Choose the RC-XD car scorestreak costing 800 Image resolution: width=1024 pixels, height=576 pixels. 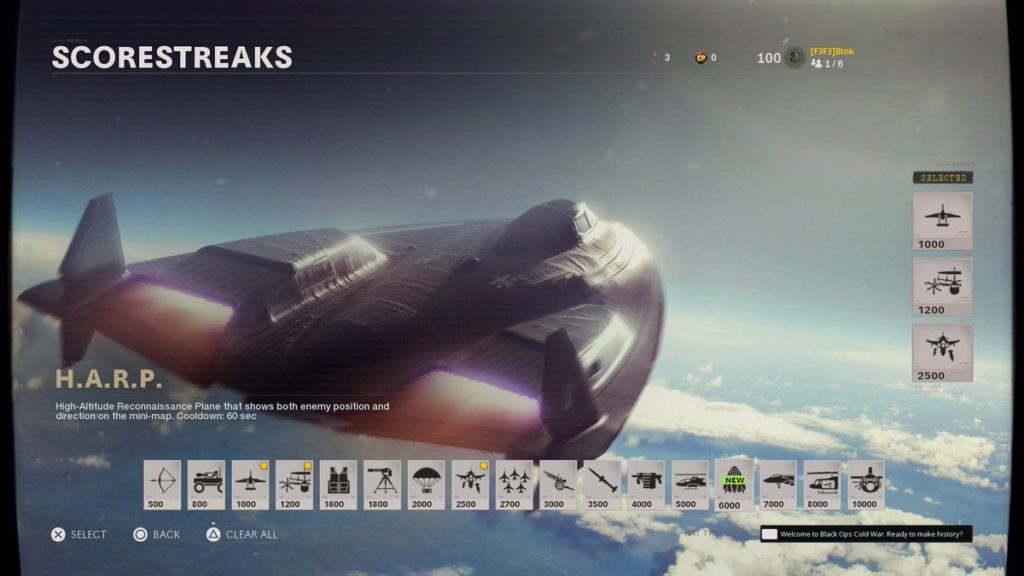[206, 485]
